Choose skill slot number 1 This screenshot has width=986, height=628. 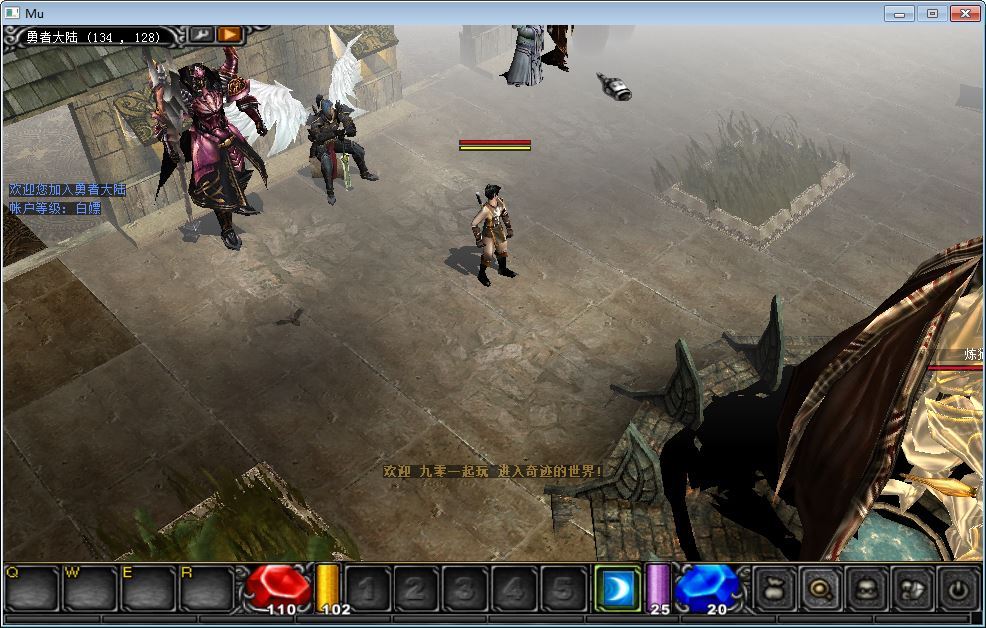367,589
